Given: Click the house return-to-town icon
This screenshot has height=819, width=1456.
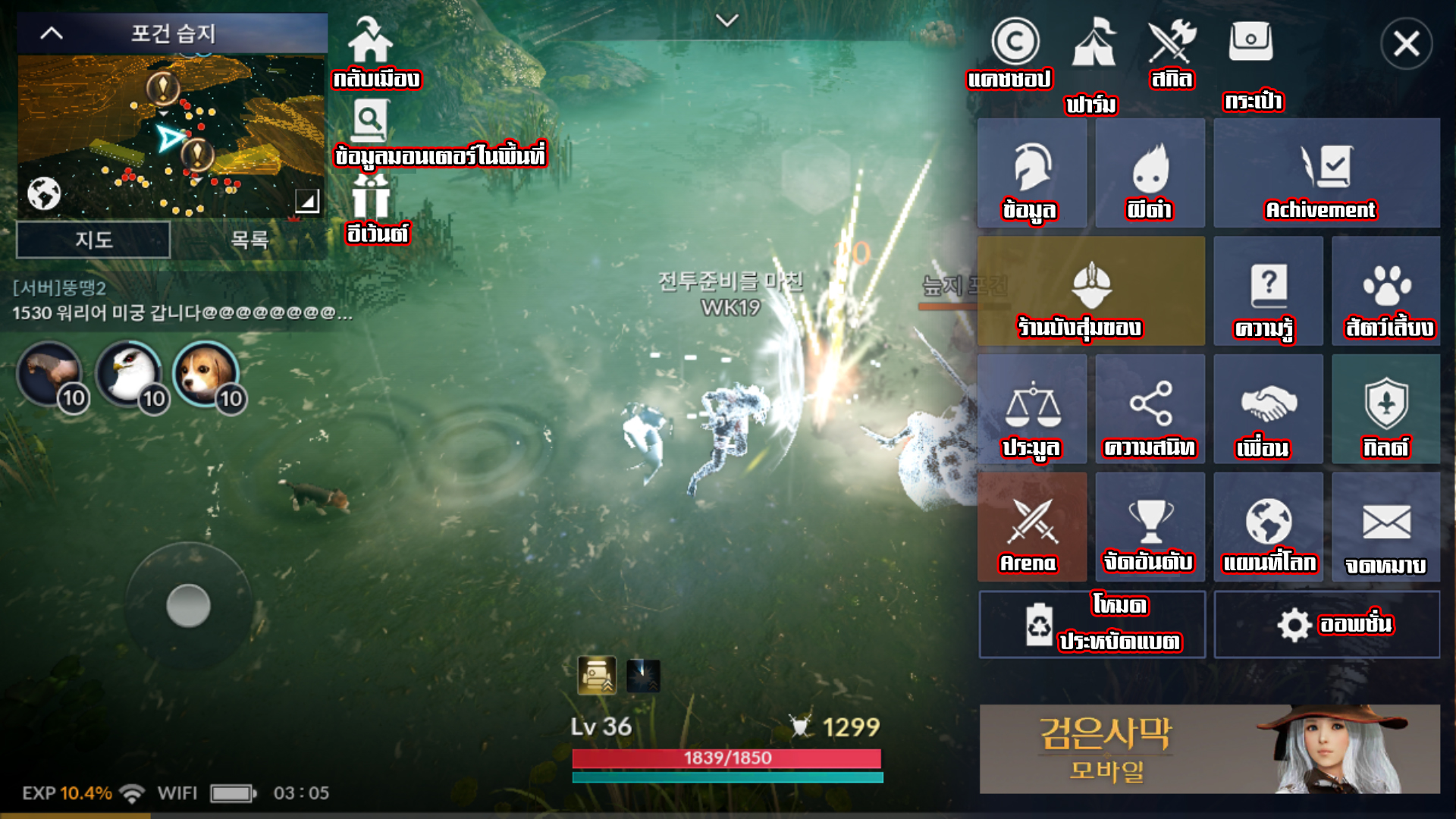Looking at the screenshot, I should tap(370, 41).
